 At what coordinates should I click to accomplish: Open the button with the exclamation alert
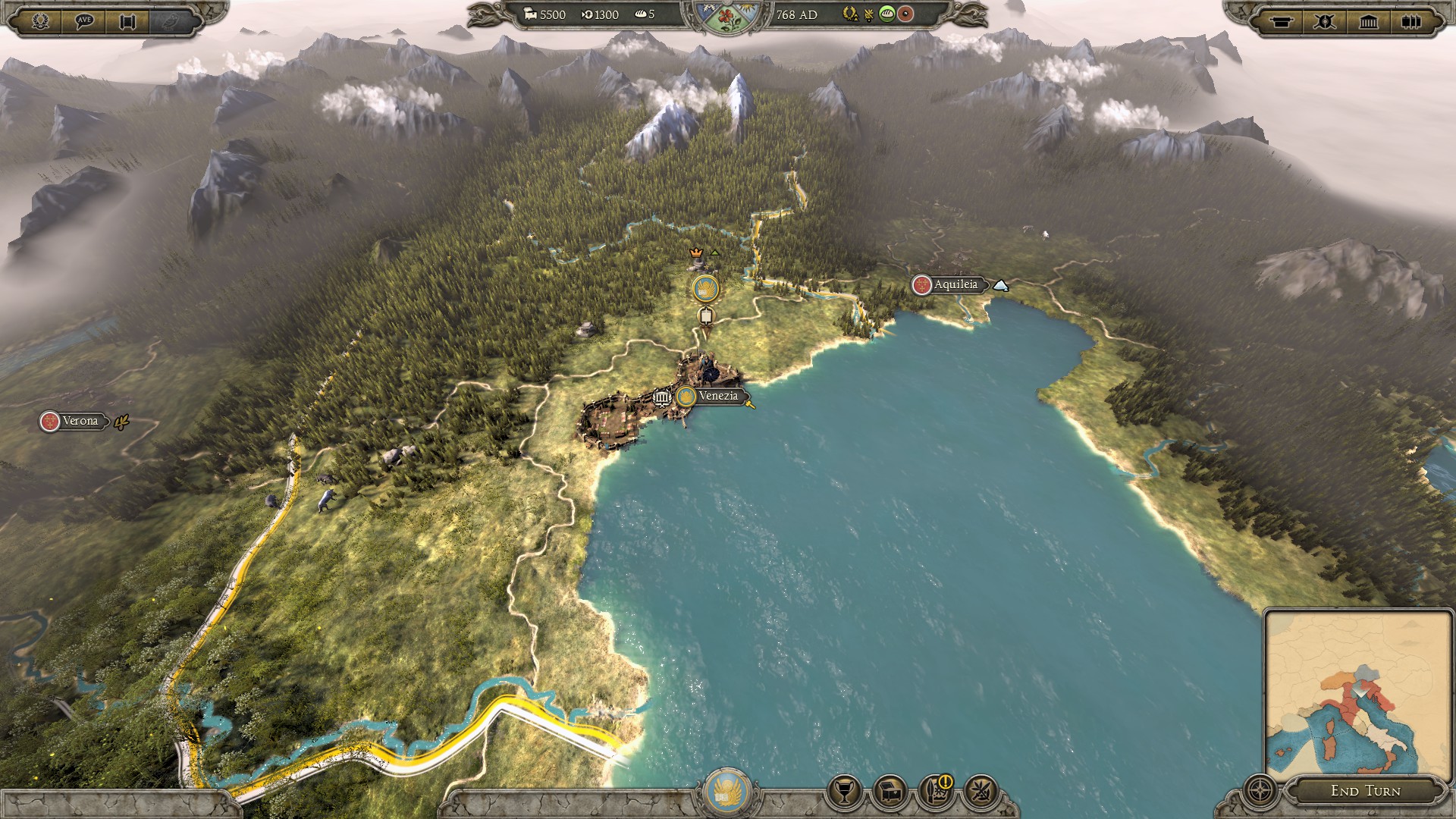pos(936,792)
